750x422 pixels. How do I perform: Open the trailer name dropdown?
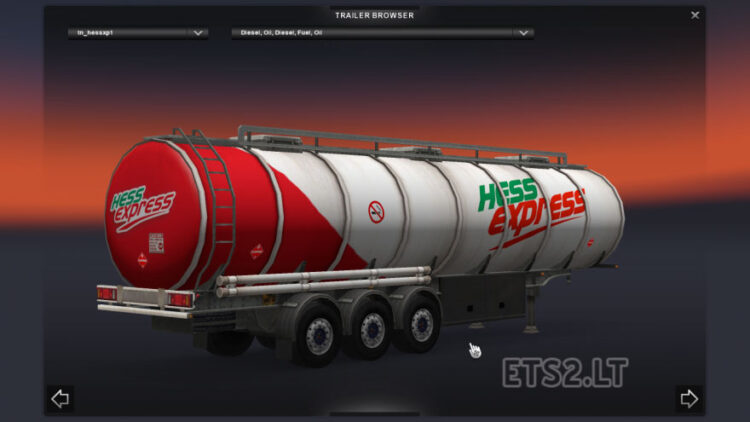point(137,33)
